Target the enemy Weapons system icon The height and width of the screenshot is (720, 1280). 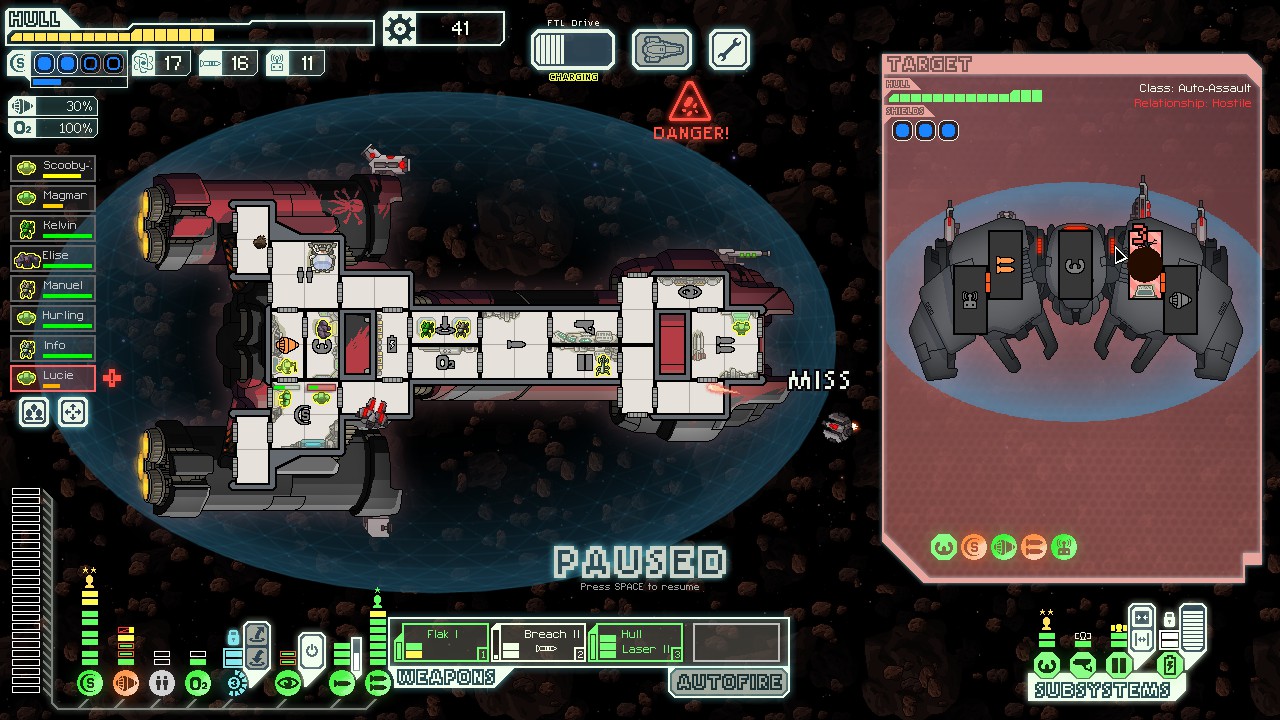click(1034, 547)
